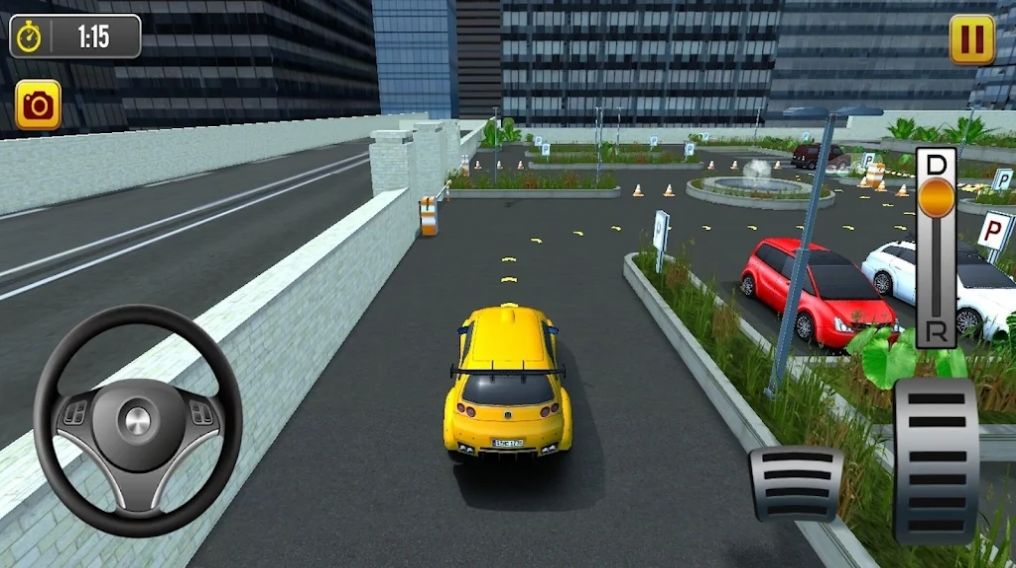Screen dimensions: 1016x568
Task: Pause the game with the orange button
Action: click(x=971, y=40)
